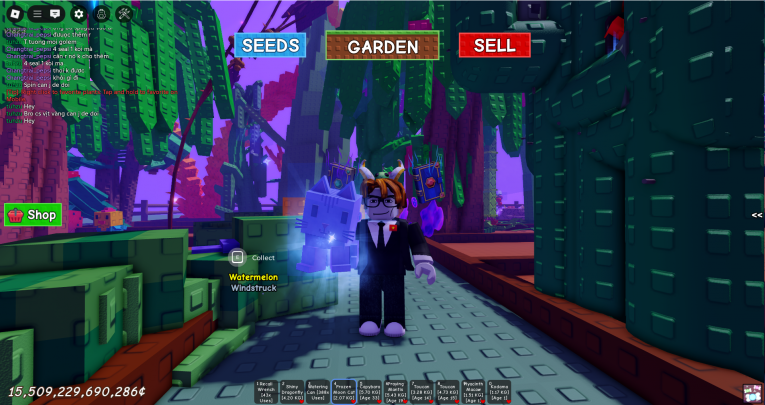Open the SEEDS teleport button
Viewport: 765px width, 405px height.
270,45
